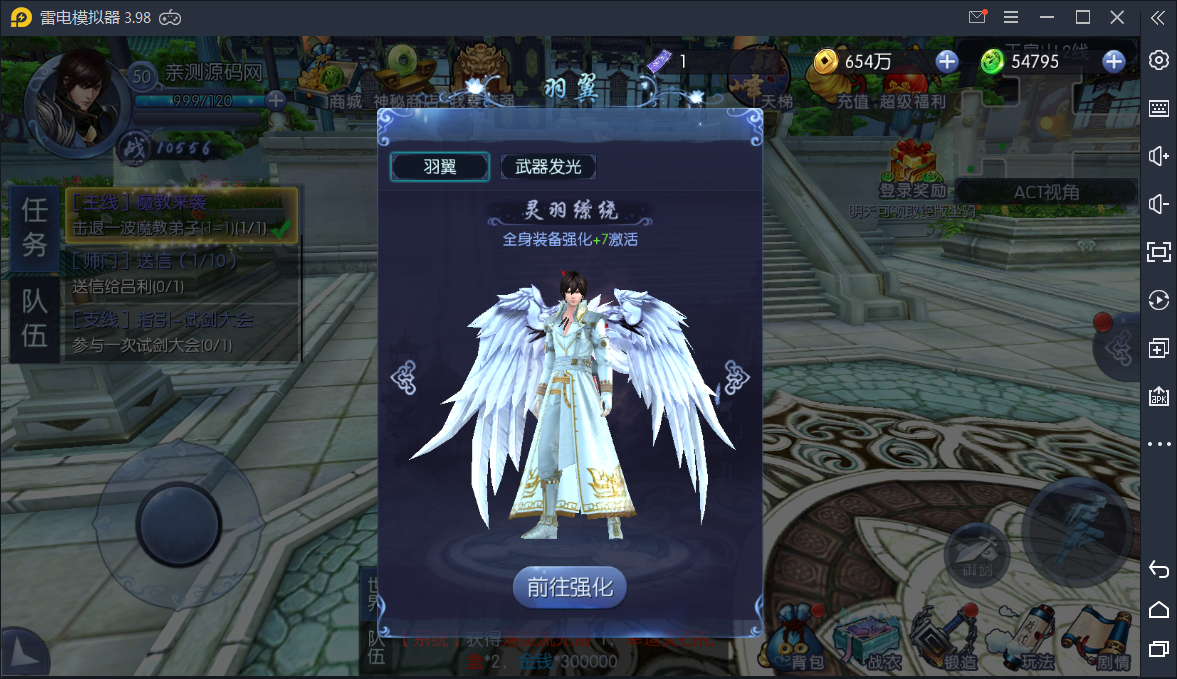Screen dimensions: 1177x679
Task: Open the player portrait avatar
Action: pos(76,95)
